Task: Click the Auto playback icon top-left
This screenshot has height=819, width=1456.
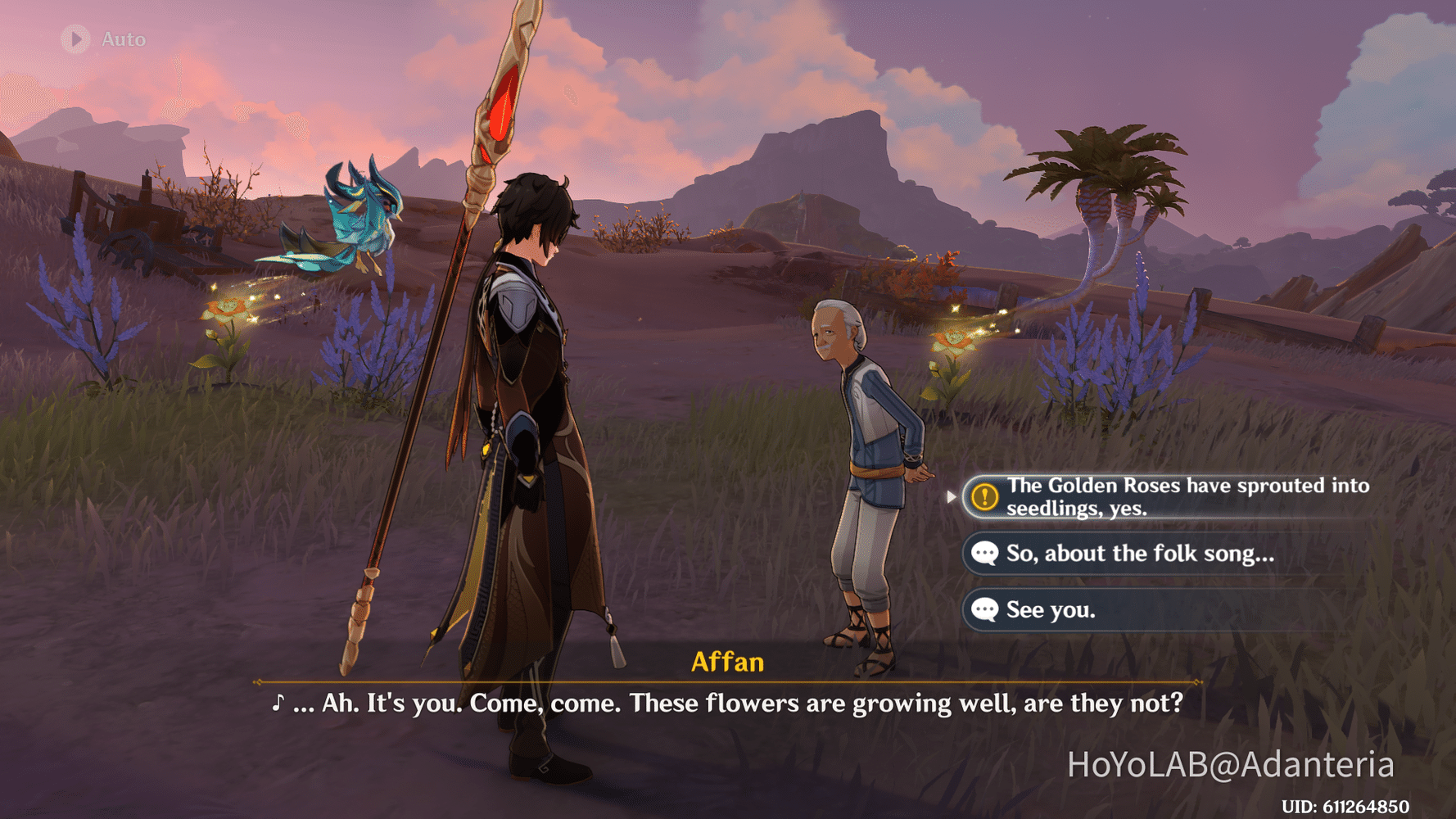Action: 75,37
